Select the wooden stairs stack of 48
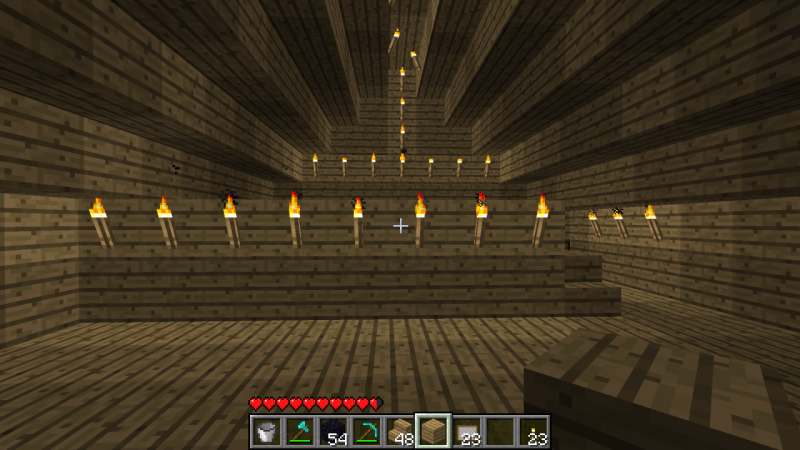 click(399, 431)
